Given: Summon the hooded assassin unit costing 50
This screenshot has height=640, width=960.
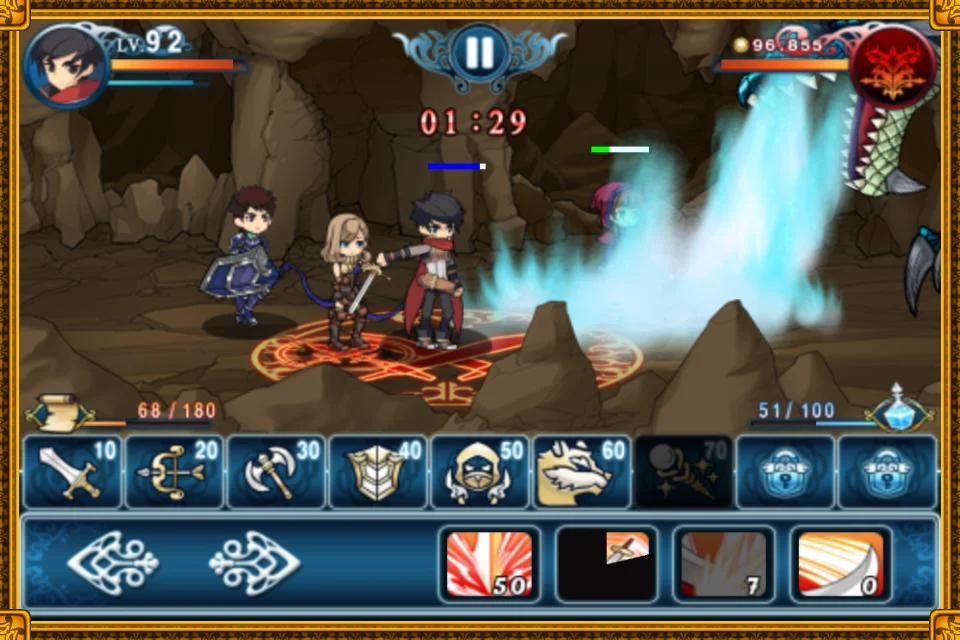Looking at the screenshot, I should click(480, 472).
